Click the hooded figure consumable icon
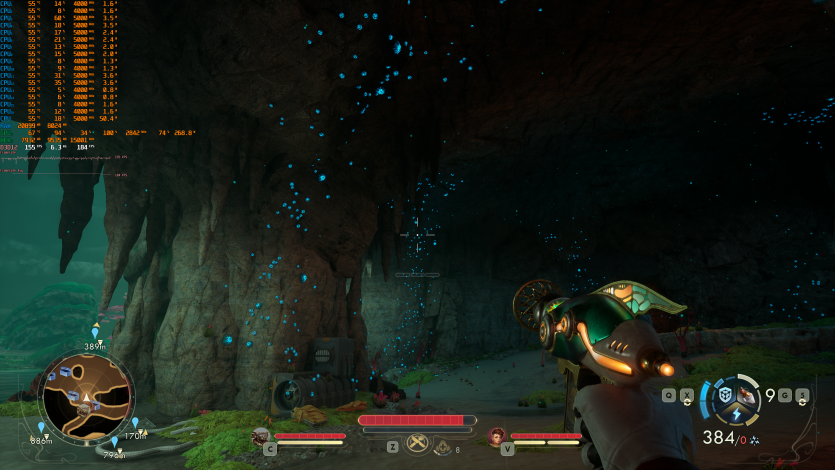This screenshot has width=835, height=470. 443,447
